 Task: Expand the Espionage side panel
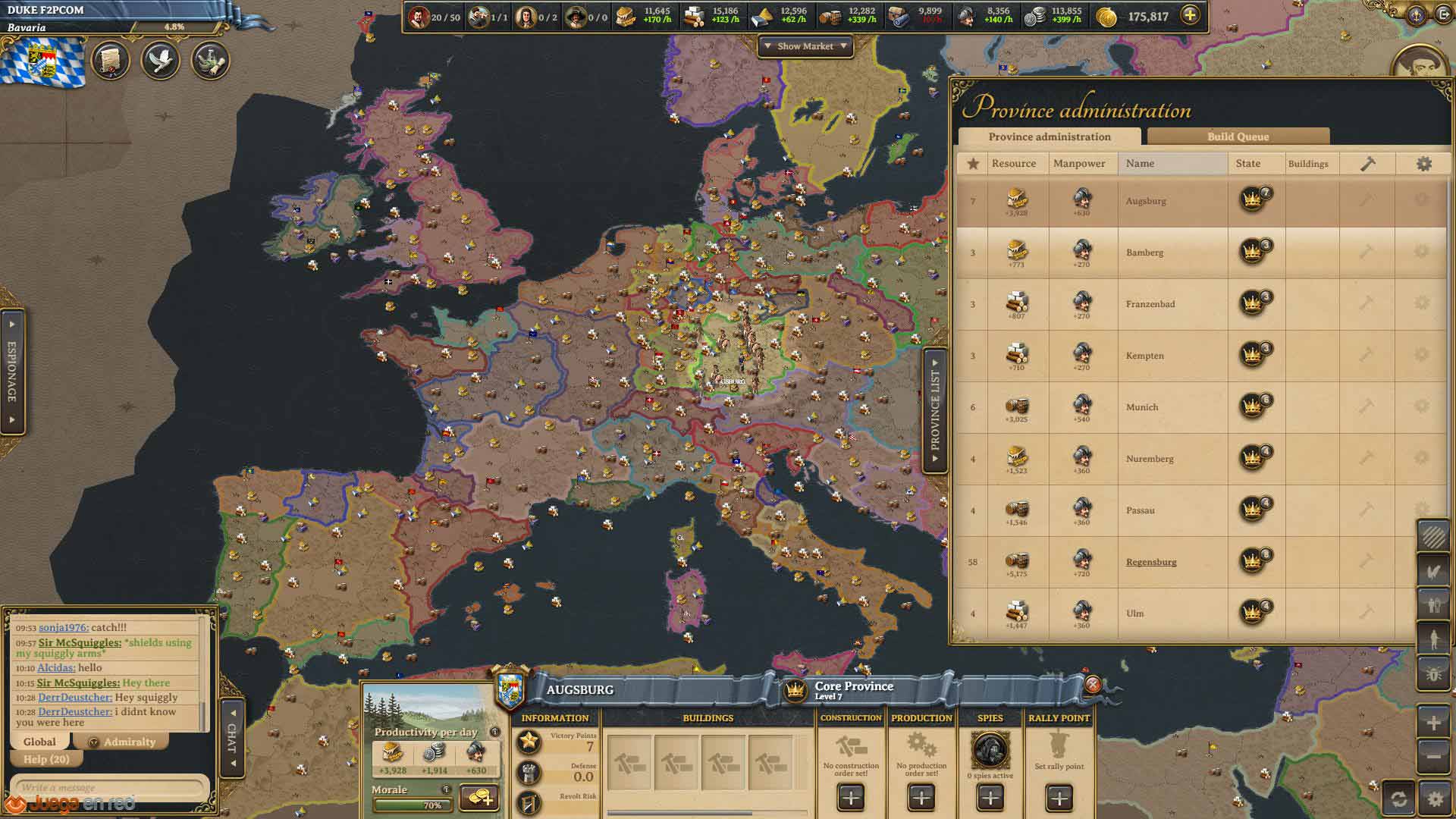coord(12,372)
